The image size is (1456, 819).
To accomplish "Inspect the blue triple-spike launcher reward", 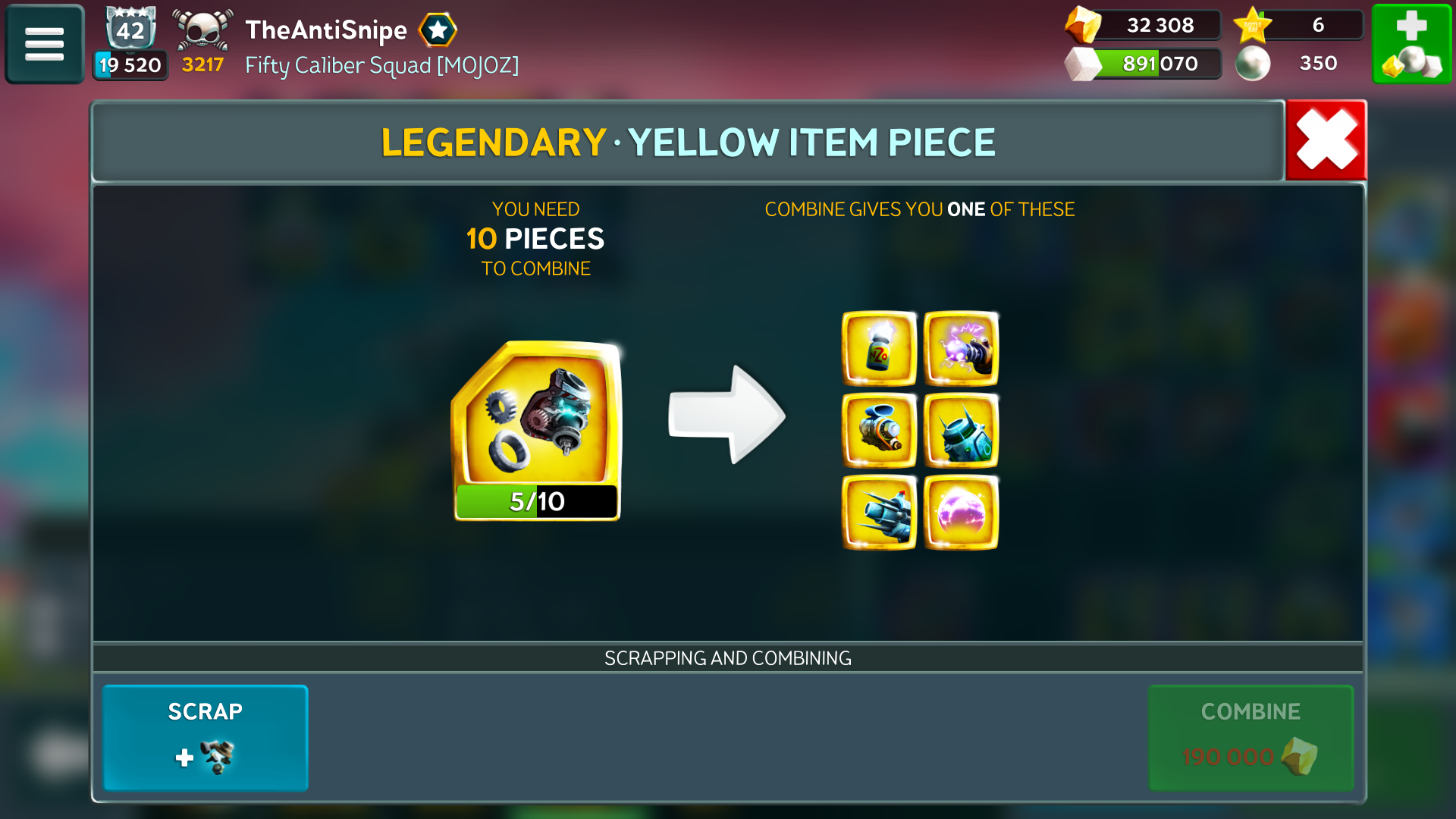I will pyautogui.click(x=879, y=513).
